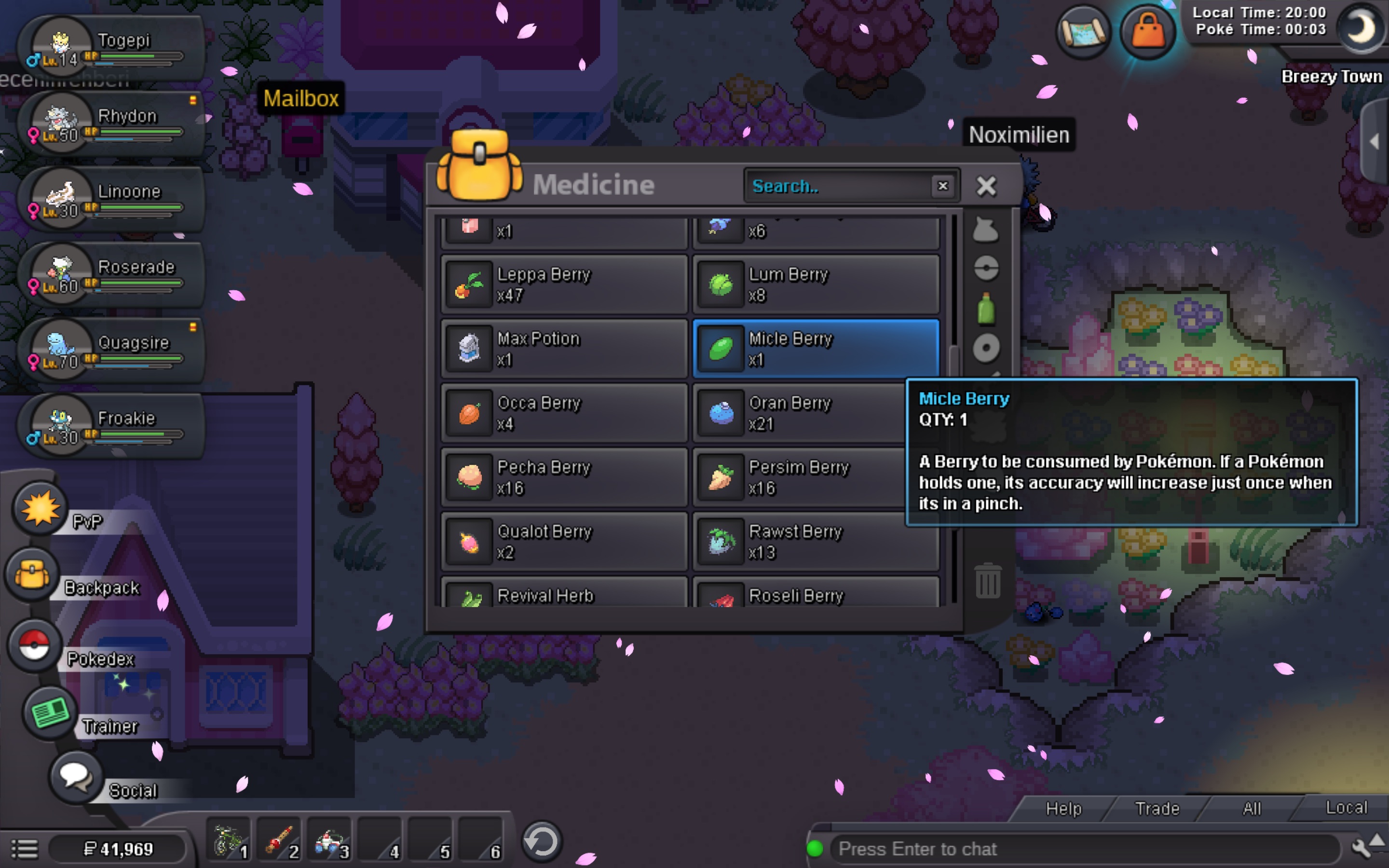Select the Lum Berry item
This screenshot has width=1389, height=868.
pyautogui.click(x=816, y=285)
